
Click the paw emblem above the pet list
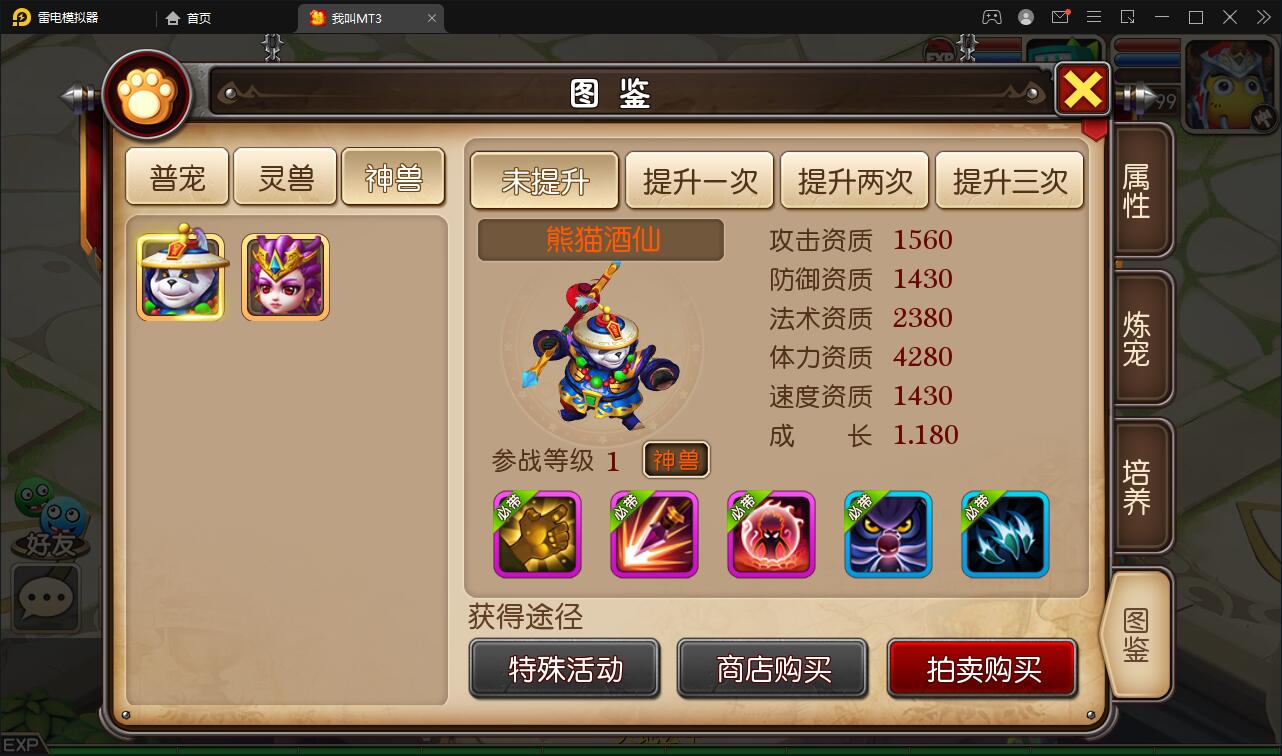pos(147,93)
